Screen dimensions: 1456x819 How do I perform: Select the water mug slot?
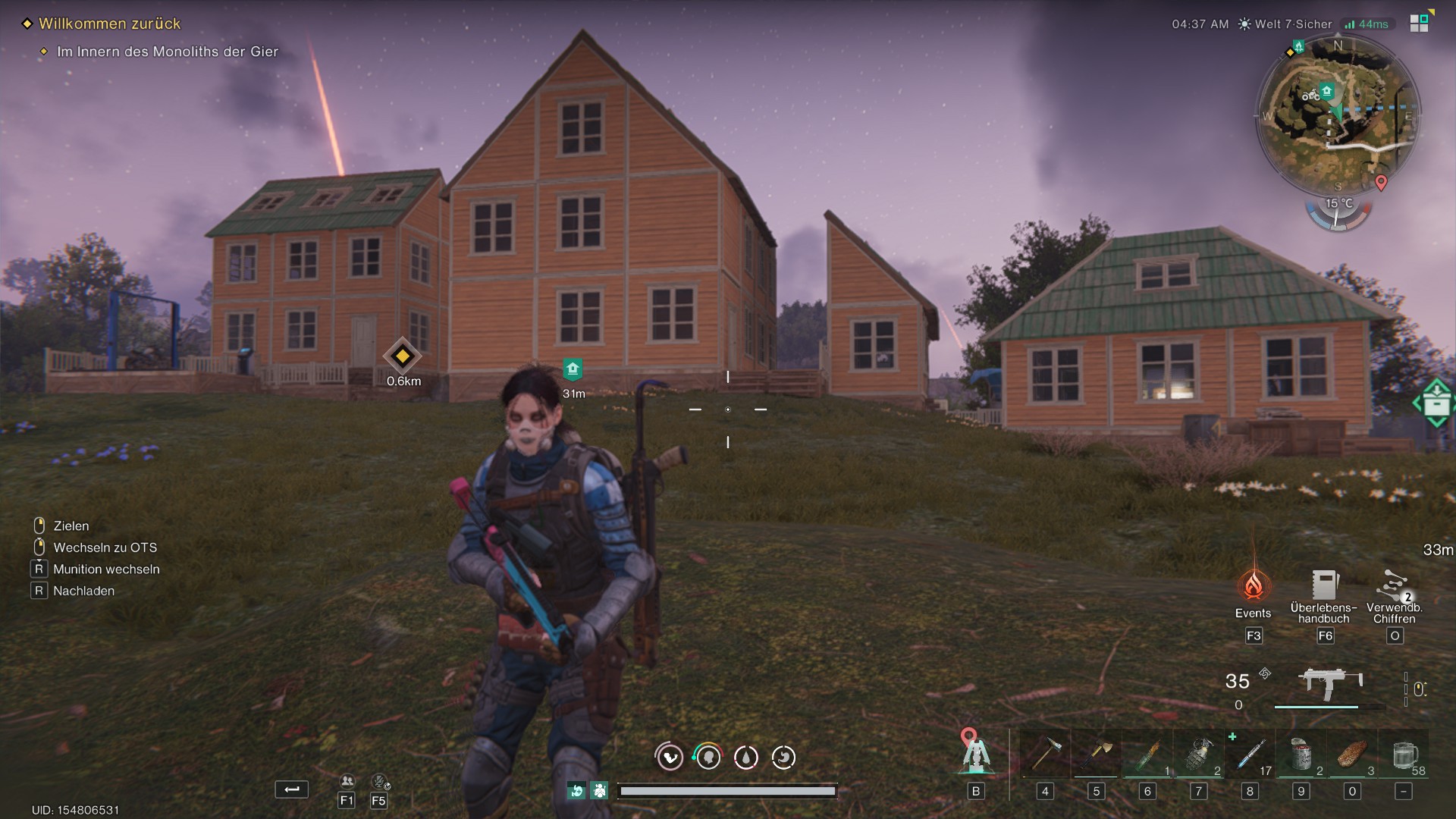click(x=1404, y=755)
